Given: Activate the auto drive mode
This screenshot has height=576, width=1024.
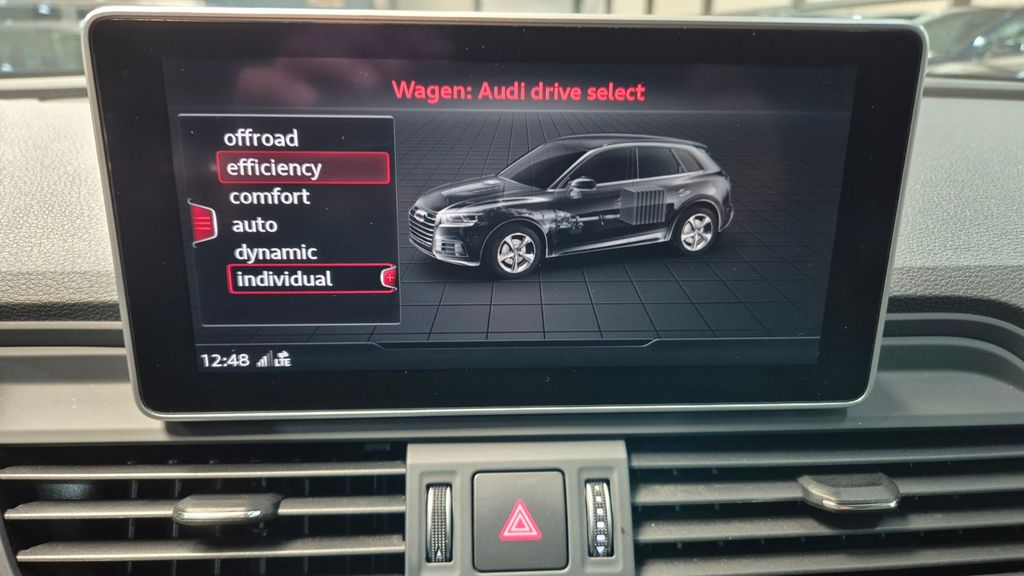Looking at the screenshot, I should pyautogui.click(x=255, y=225).
